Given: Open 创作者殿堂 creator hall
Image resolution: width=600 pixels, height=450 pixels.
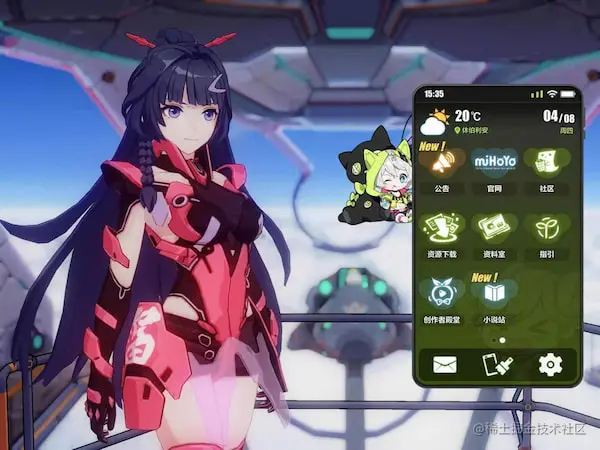Looking at the screenshot, I should [x=441, y=292].
